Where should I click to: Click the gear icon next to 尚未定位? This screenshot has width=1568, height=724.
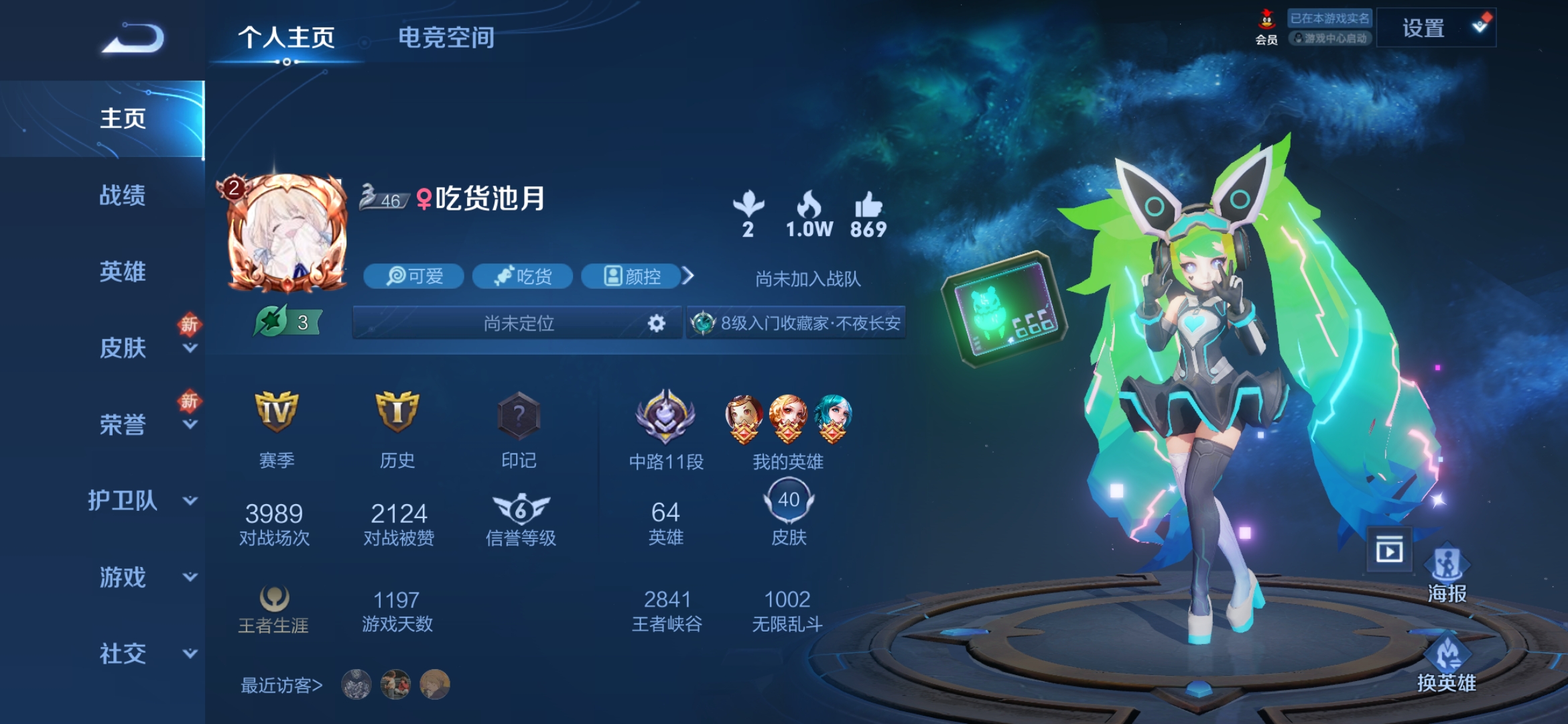[657, 323]
